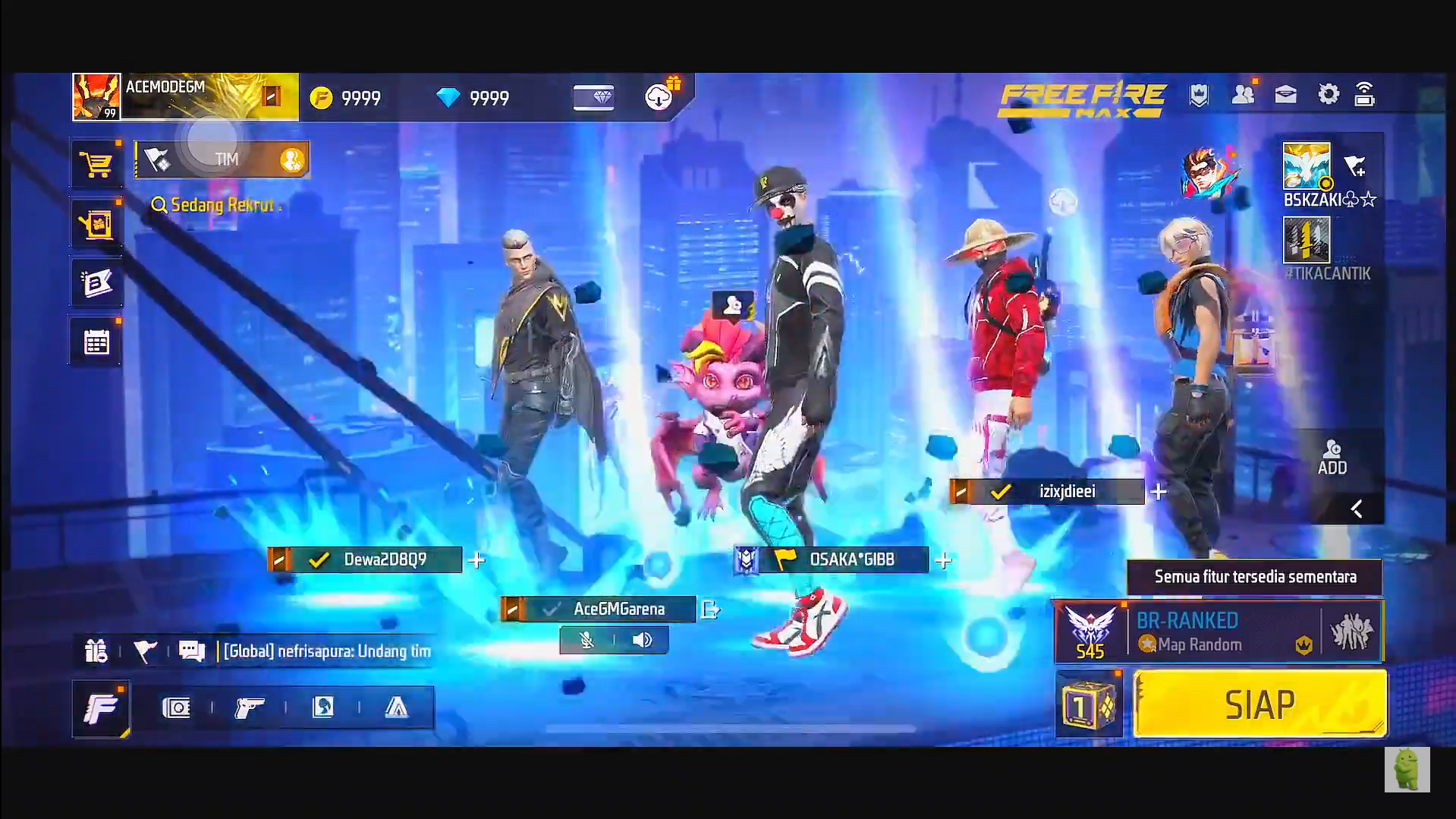Open the B-coupon booyah pass icon
Screen dimensions: 1456x819
click(x=96, y=282)
